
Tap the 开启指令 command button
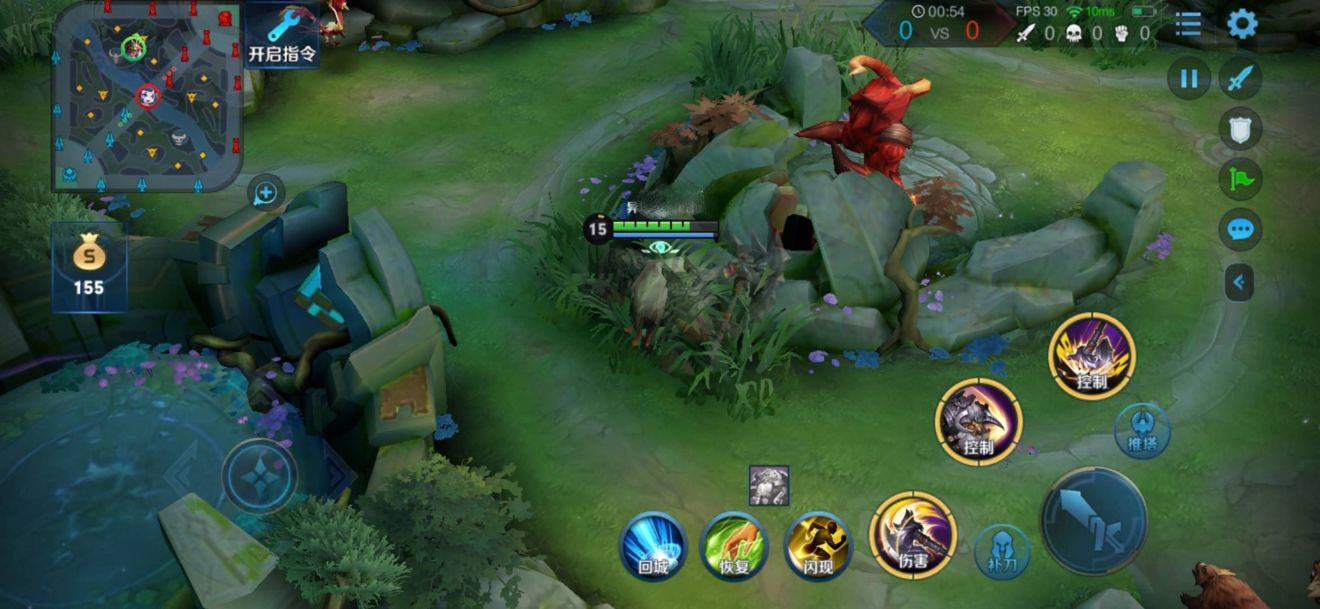point(282,34)
